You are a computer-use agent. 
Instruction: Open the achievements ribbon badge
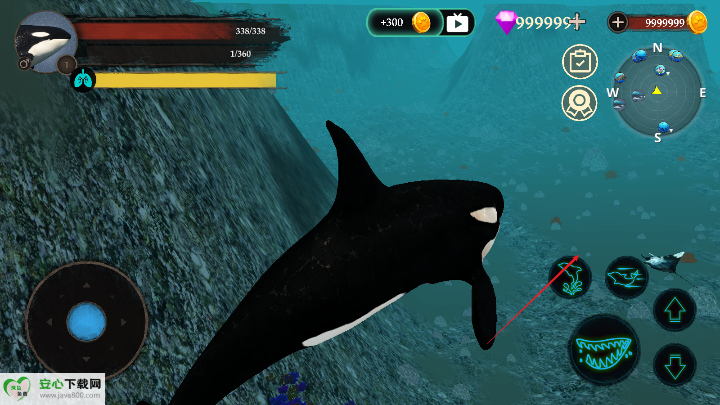[x=579, y=102]
